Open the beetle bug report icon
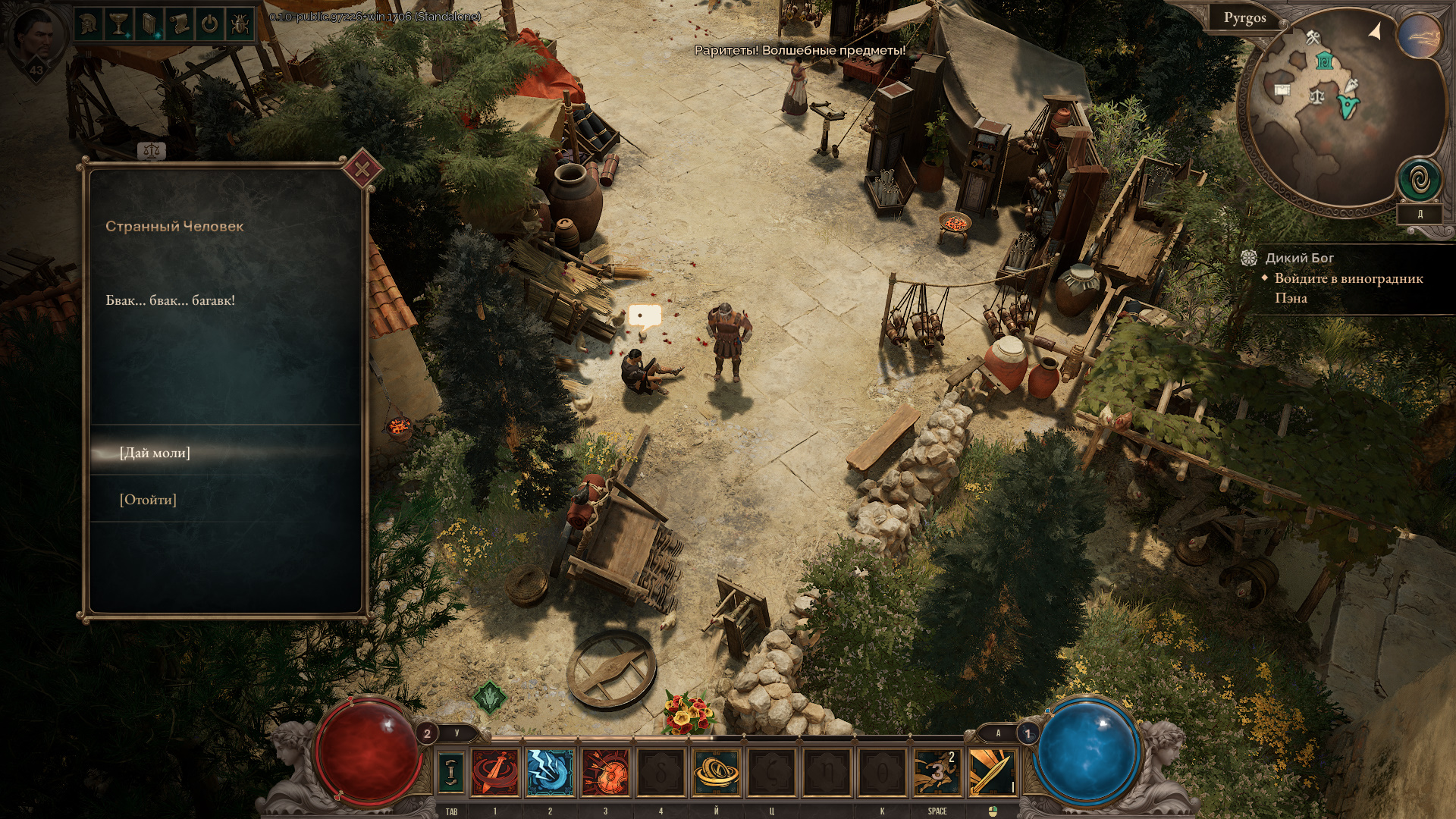The height and width of the screenshot is (819, 1456). [x=239, y=24]
